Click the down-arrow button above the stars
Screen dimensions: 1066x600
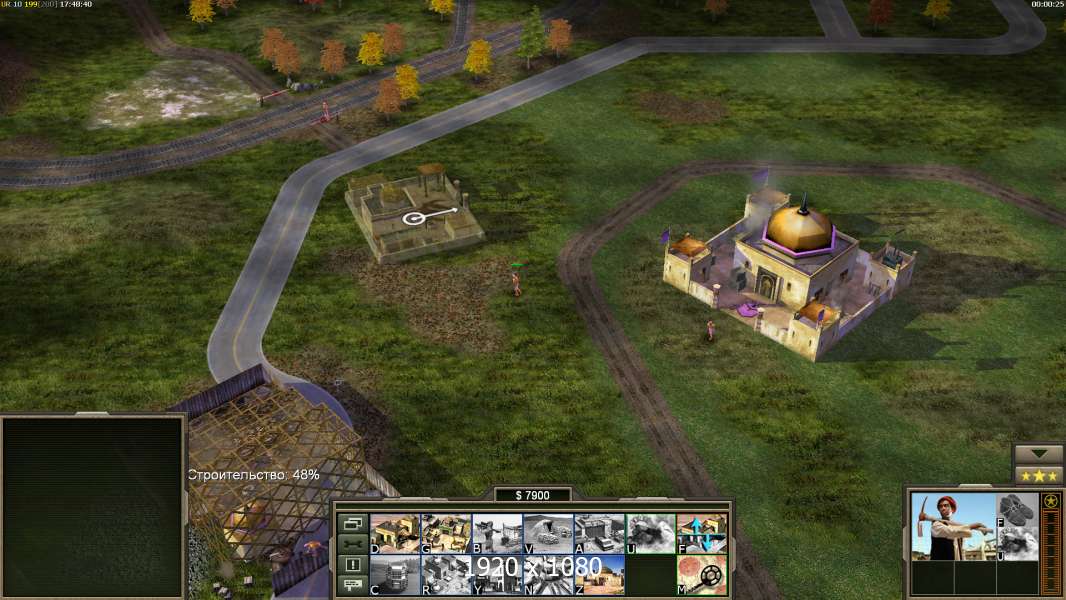tap(1038, 454)
